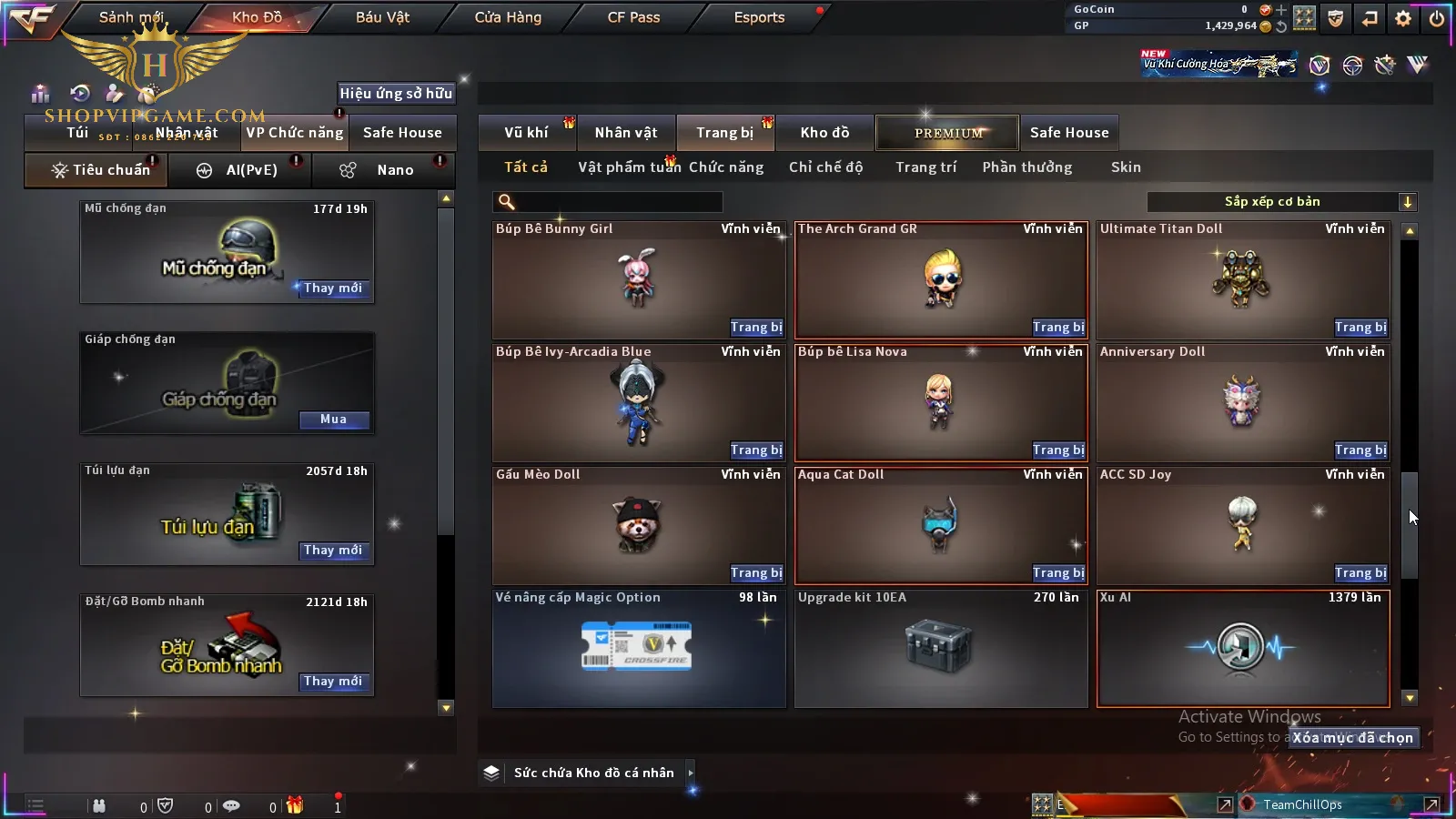The height and width of the screenshot is (819, 1456).
Task: Open the Cửa Hàng shop menu
Action: click(508, 17)
